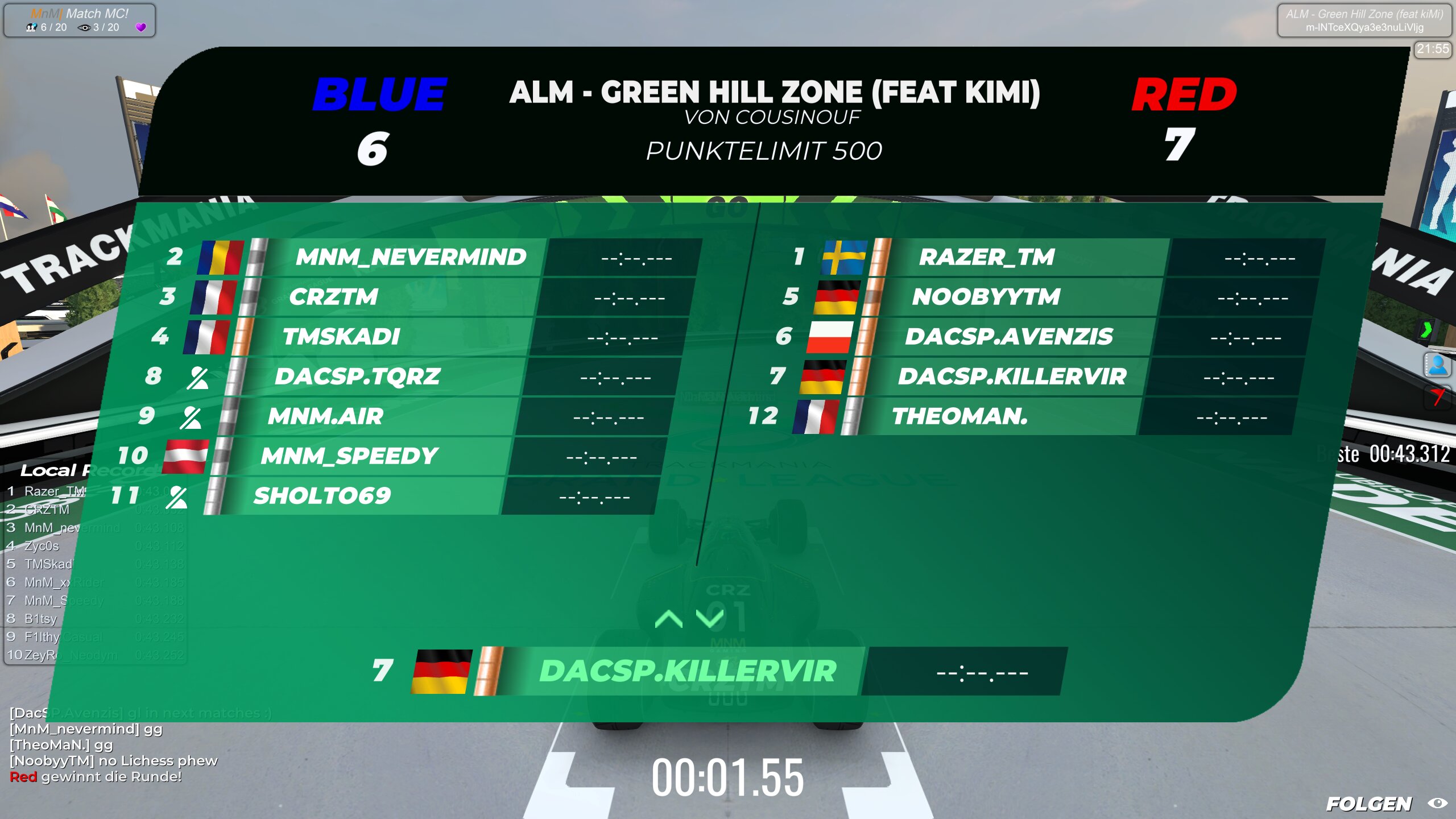Image resolution: width=1456 pixels, height=819 pixels.
Task: Pick THEOMAN. from the red team
Action: click(x=960, y=416)
